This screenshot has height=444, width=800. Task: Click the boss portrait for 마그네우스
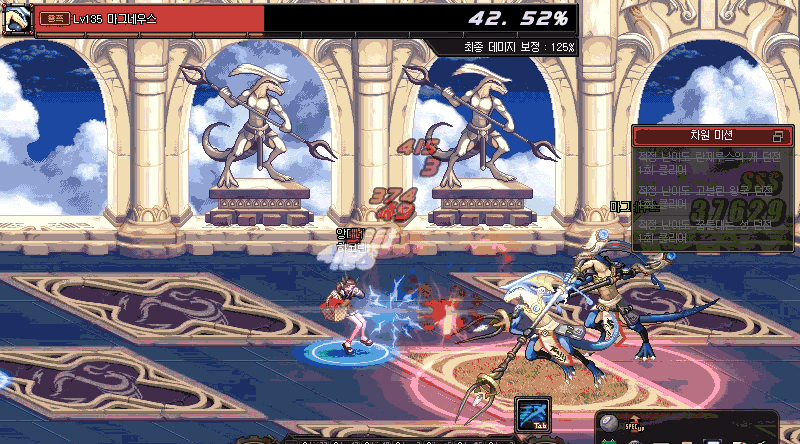(16, 19)
